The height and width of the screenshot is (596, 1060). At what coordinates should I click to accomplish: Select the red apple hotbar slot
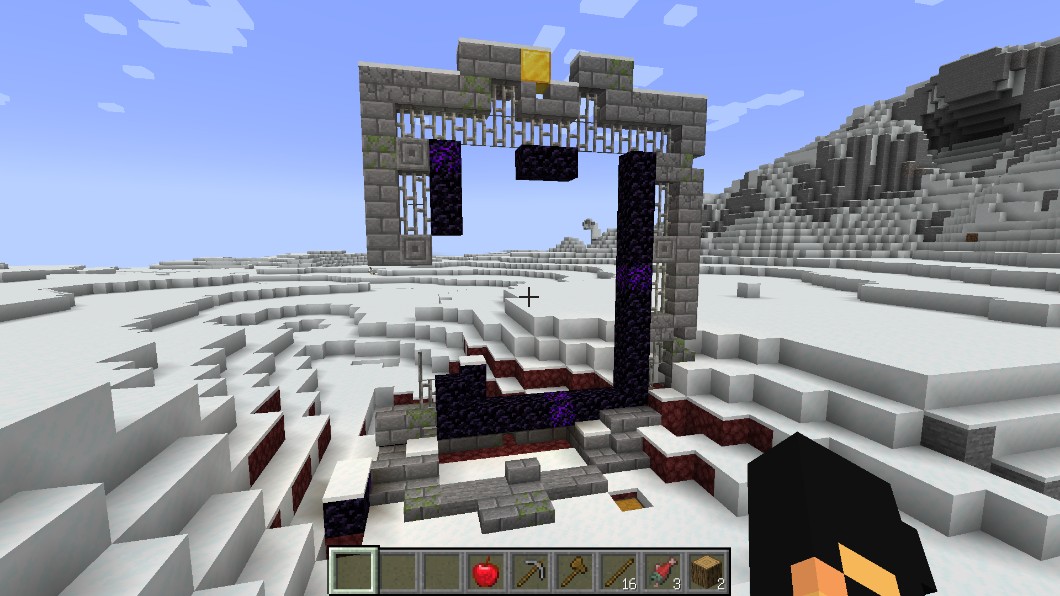485,572
